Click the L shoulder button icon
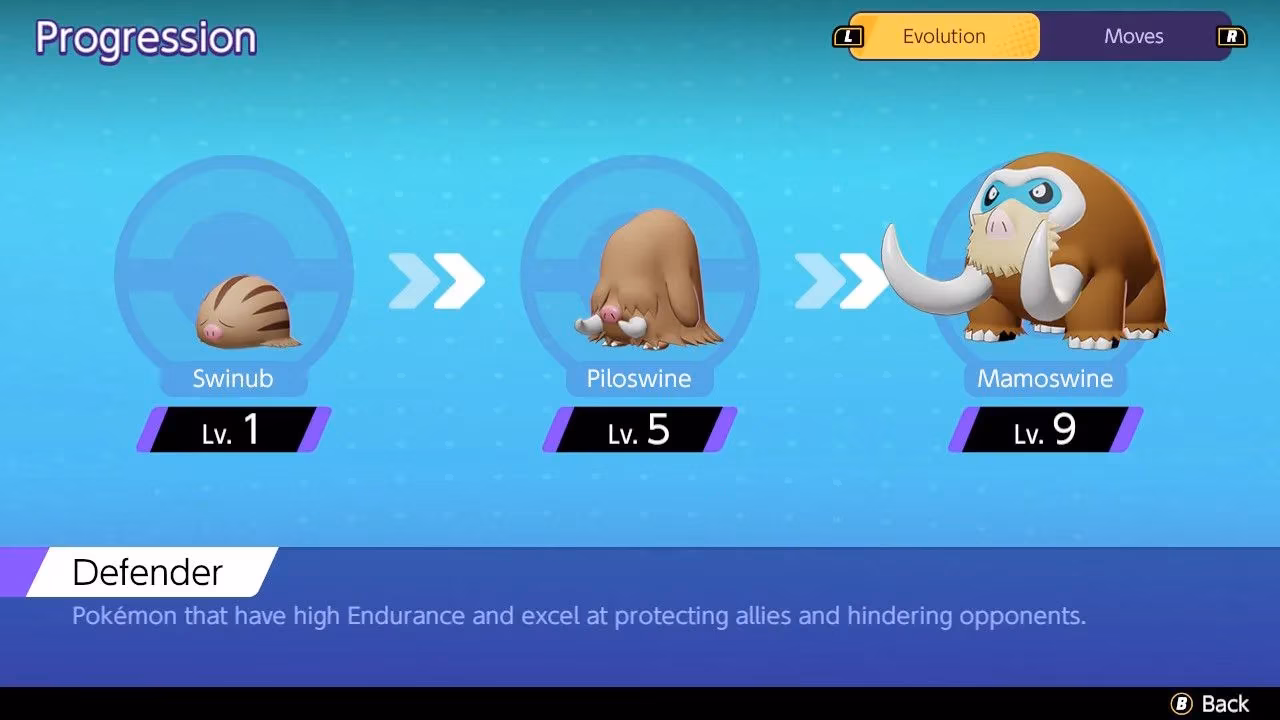The height and width of the screenshot is (720, 1280). point(850,36)
